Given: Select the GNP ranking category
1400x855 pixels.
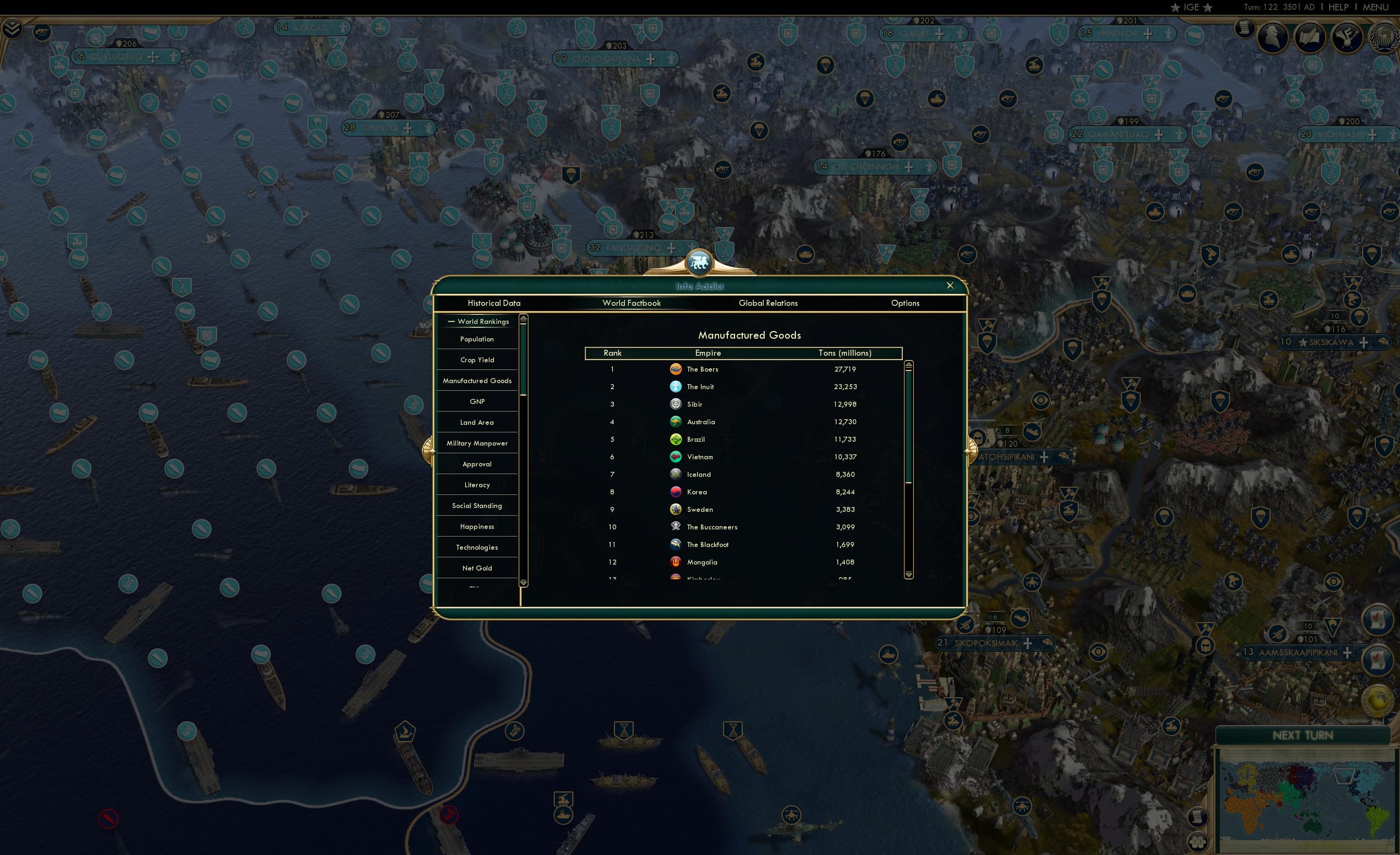Looking at the screenshot, I should pos(477,401).
